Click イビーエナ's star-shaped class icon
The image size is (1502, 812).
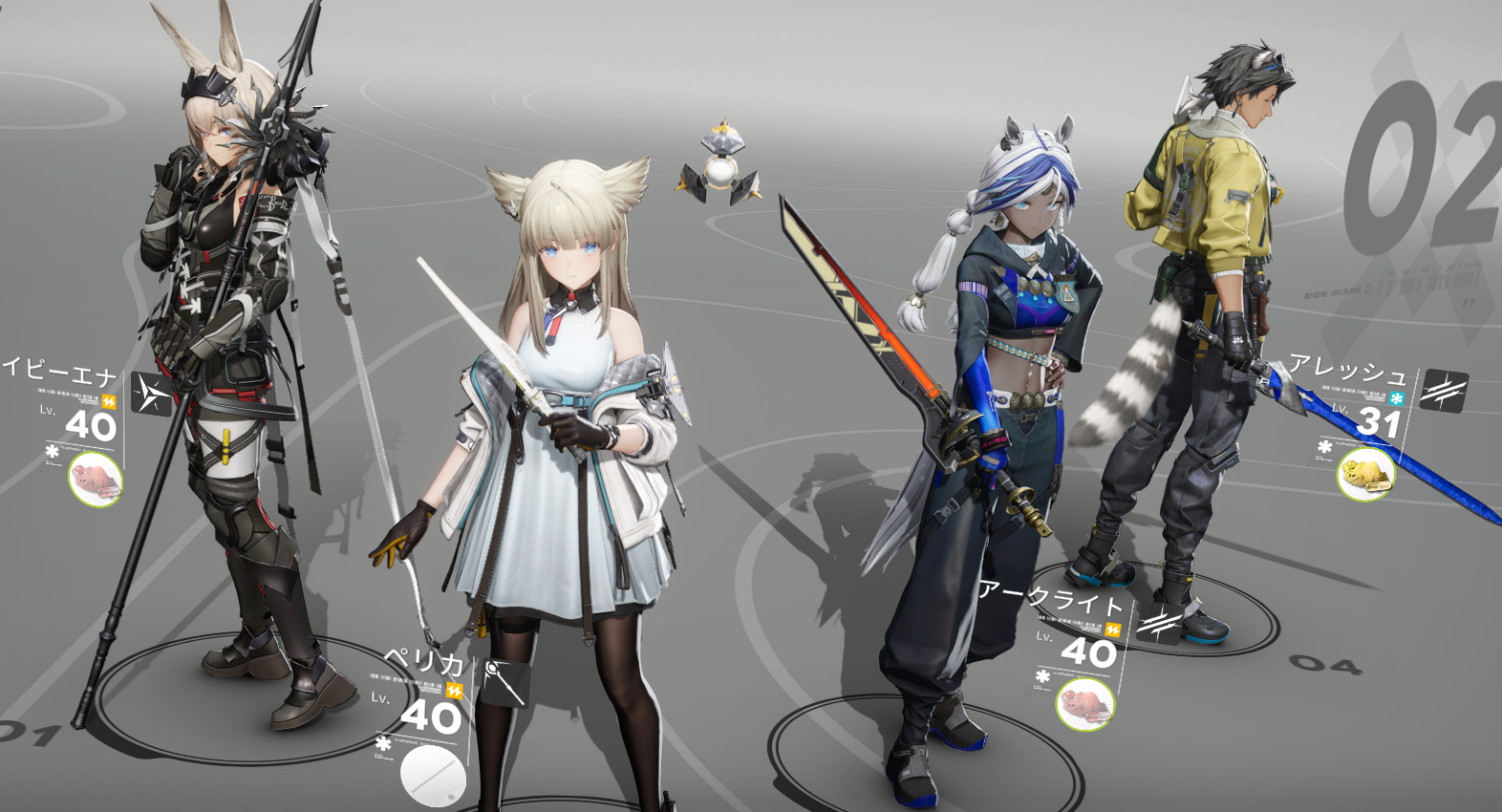click(x=151, y=394)
